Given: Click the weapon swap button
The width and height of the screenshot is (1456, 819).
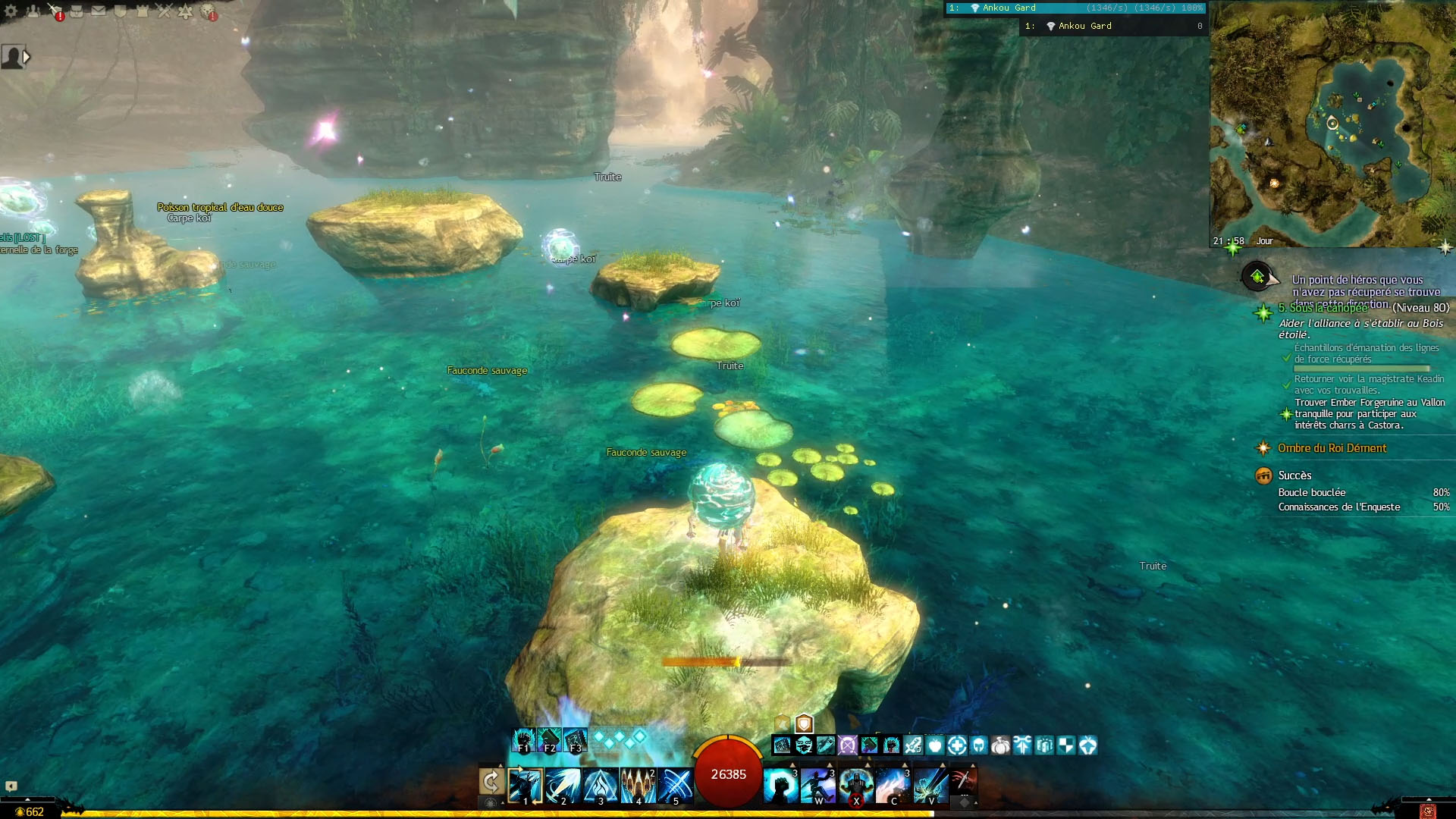Looking at the screenshot, I should (491, 781).
